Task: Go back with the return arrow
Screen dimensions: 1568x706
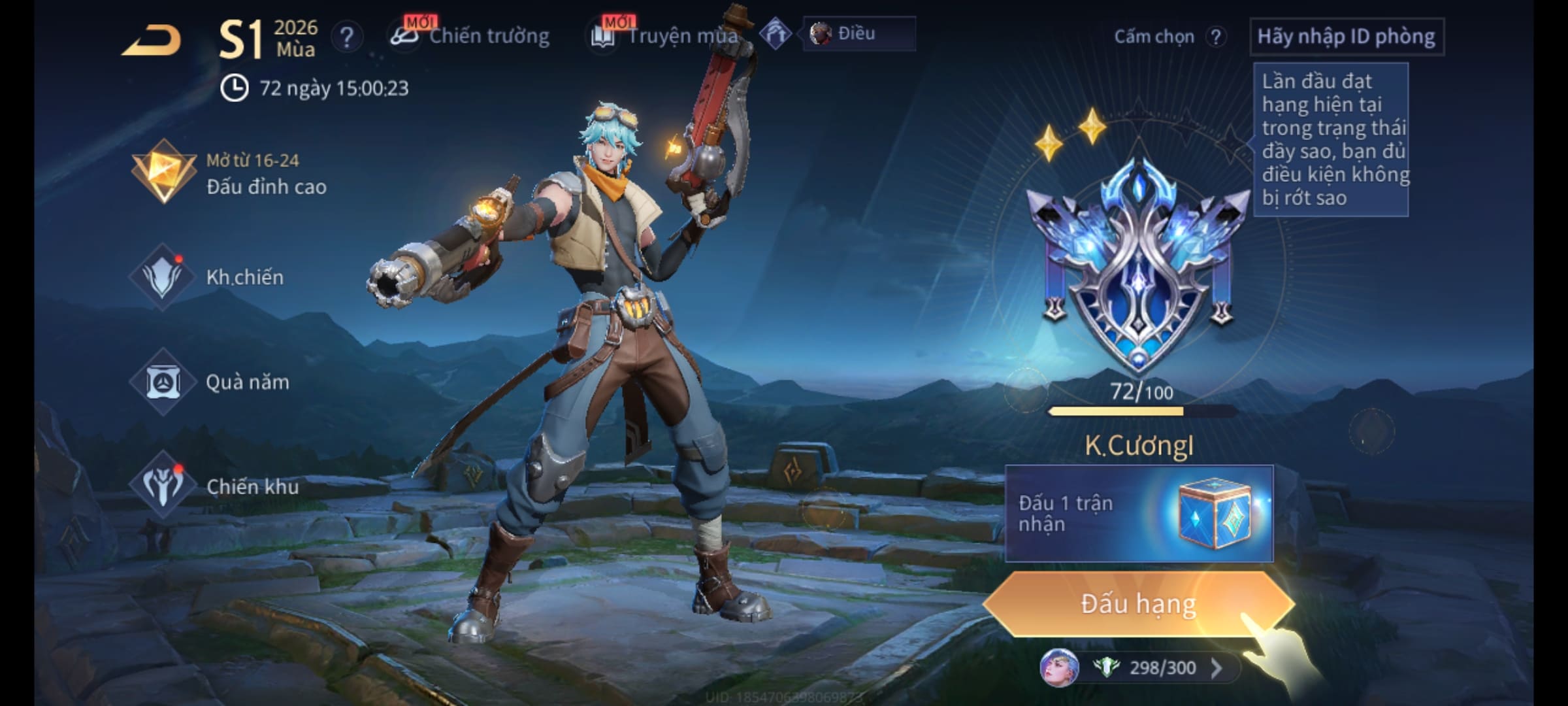Action: click(x=152, y=41)
